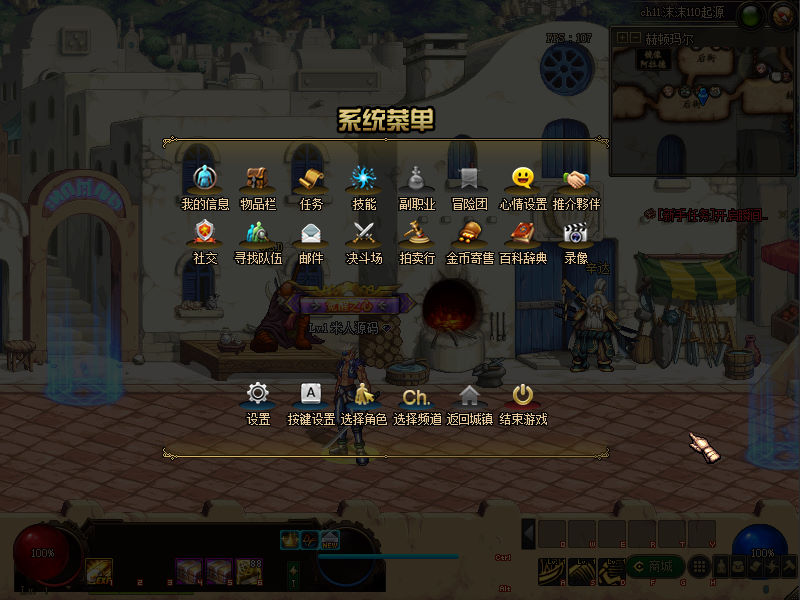Choose 选择角色 character select
The height and width of the screenshot is (600, 800).
[364, 395]
